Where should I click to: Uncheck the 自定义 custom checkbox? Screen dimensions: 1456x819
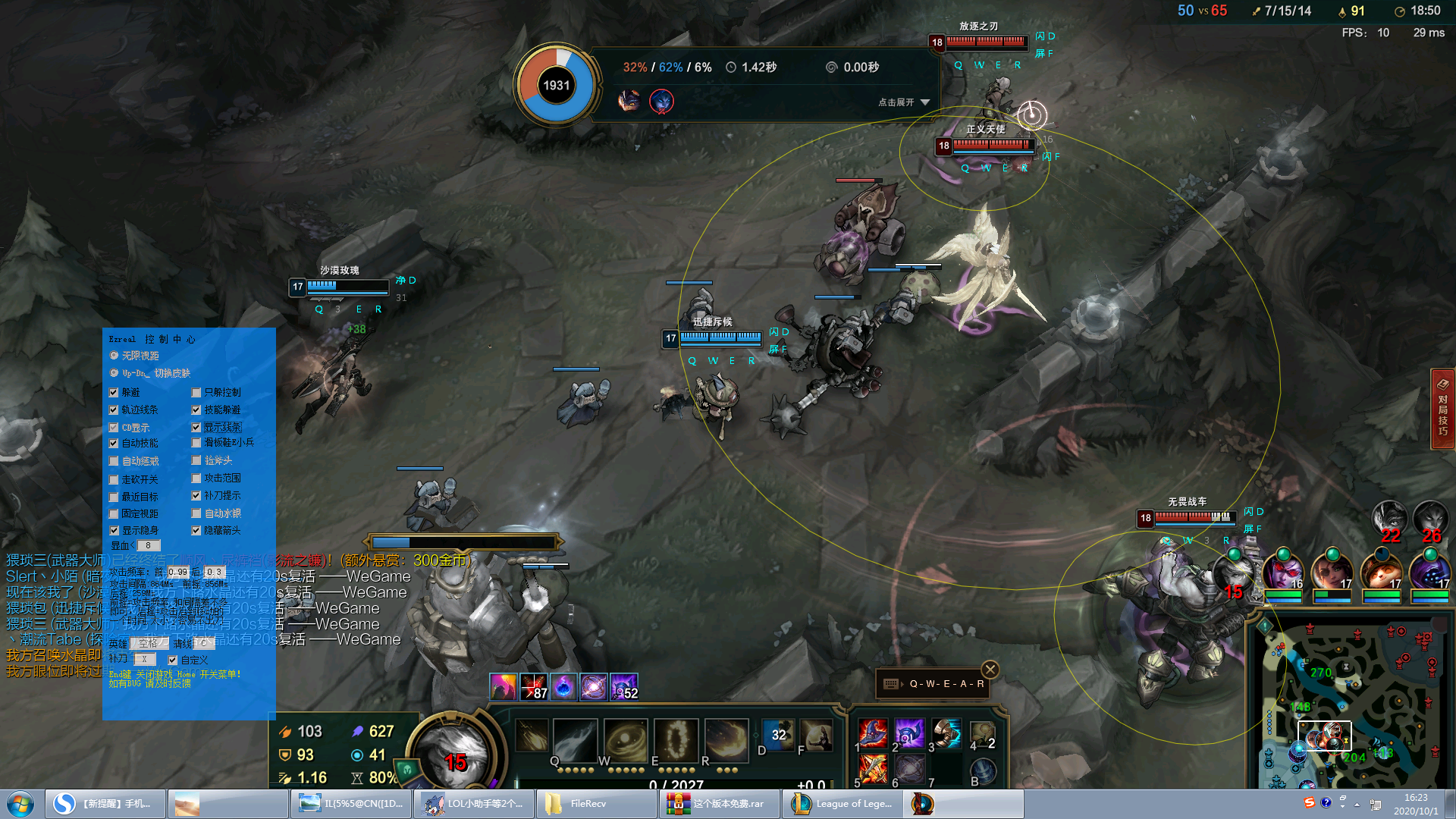pyautogui.click(x=173, y=661)
